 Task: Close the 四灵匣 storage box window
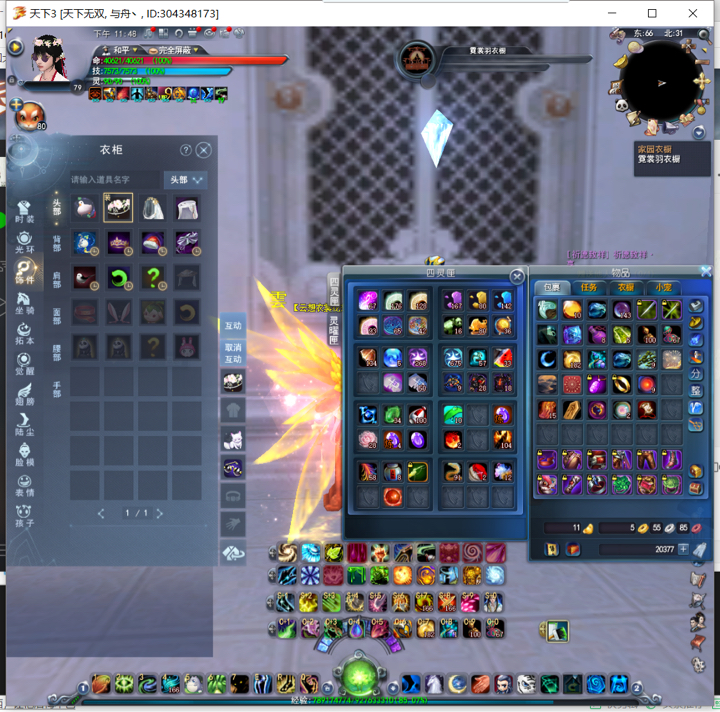[517, 276]
